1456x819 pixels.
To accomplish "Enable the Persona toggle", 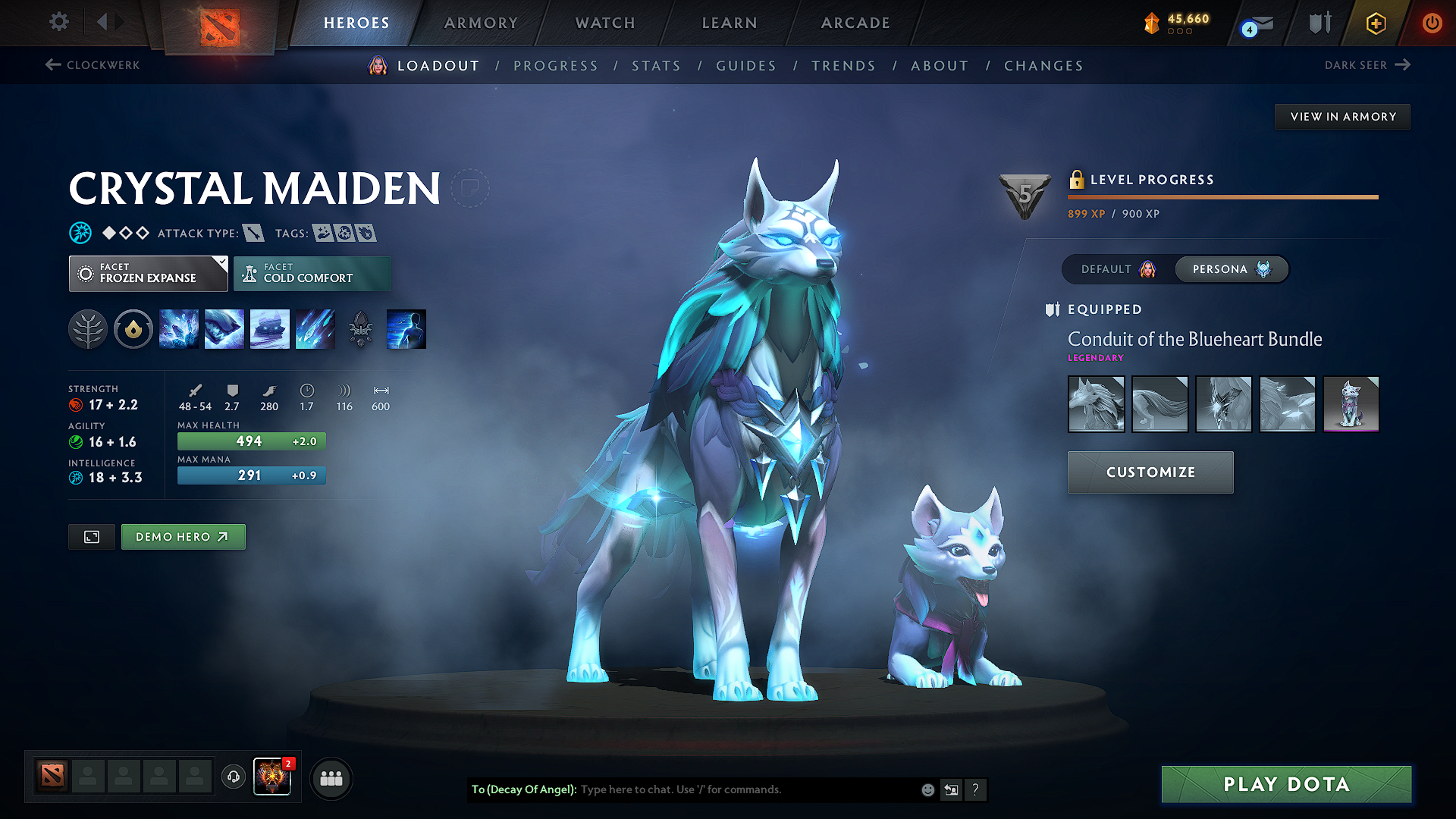I will point(1231,269).
